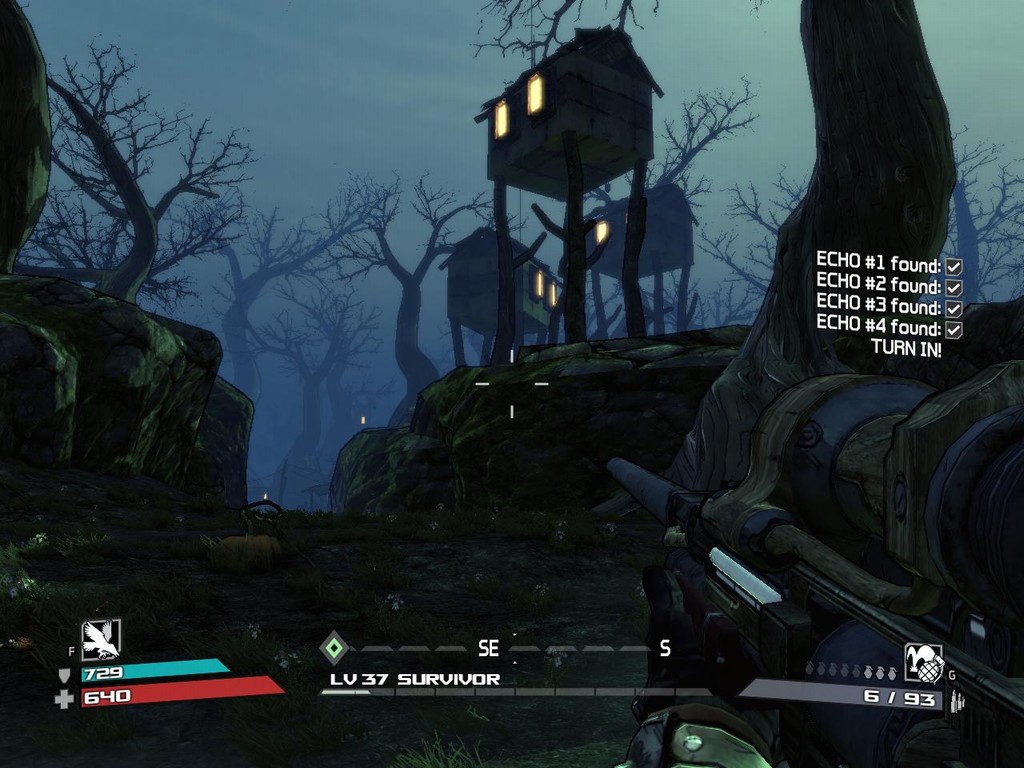Select the grenade icon with the jester
1024x768 pixels.
tap(923, 663)
